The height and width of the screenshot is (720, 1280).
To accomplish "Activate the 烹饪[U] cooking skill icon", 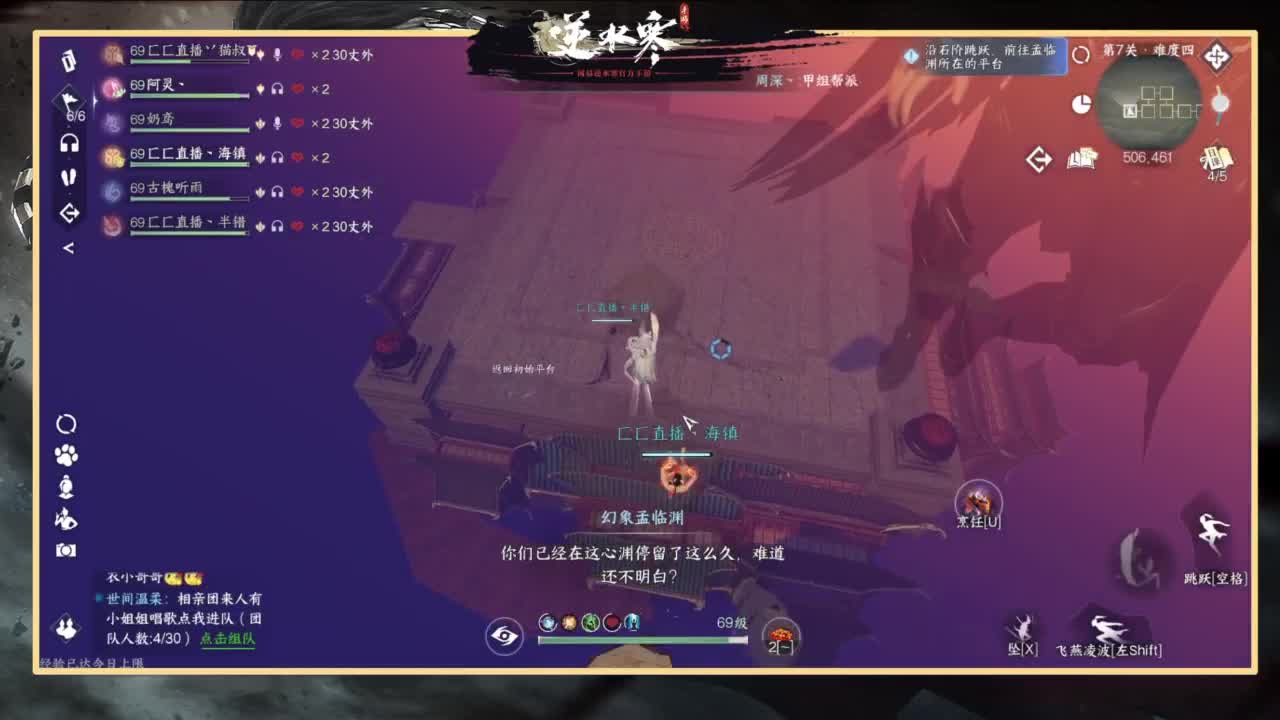I will [x=977, y=498].
